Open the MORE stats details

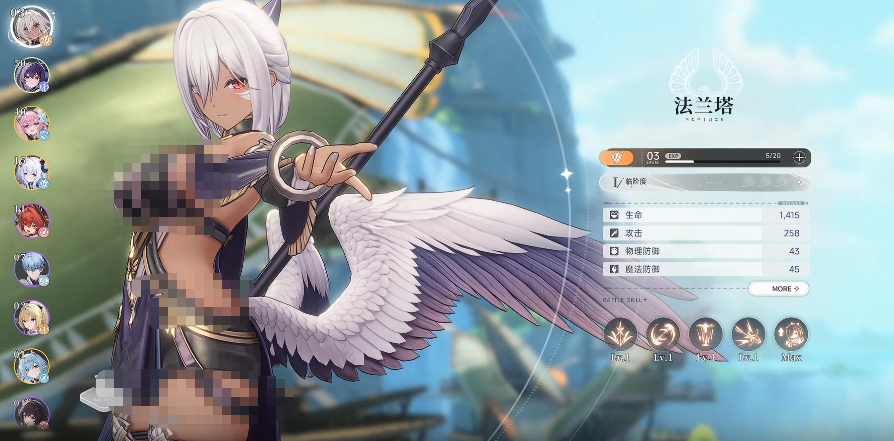[x=778, y=289]
